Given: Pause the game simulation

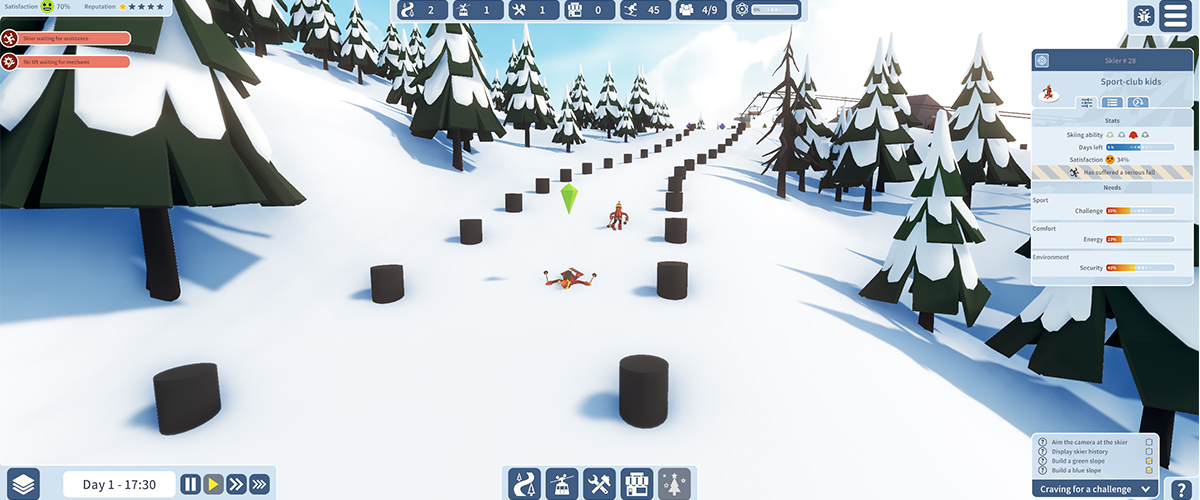Looking at the screenshot, I should (190, 485).
